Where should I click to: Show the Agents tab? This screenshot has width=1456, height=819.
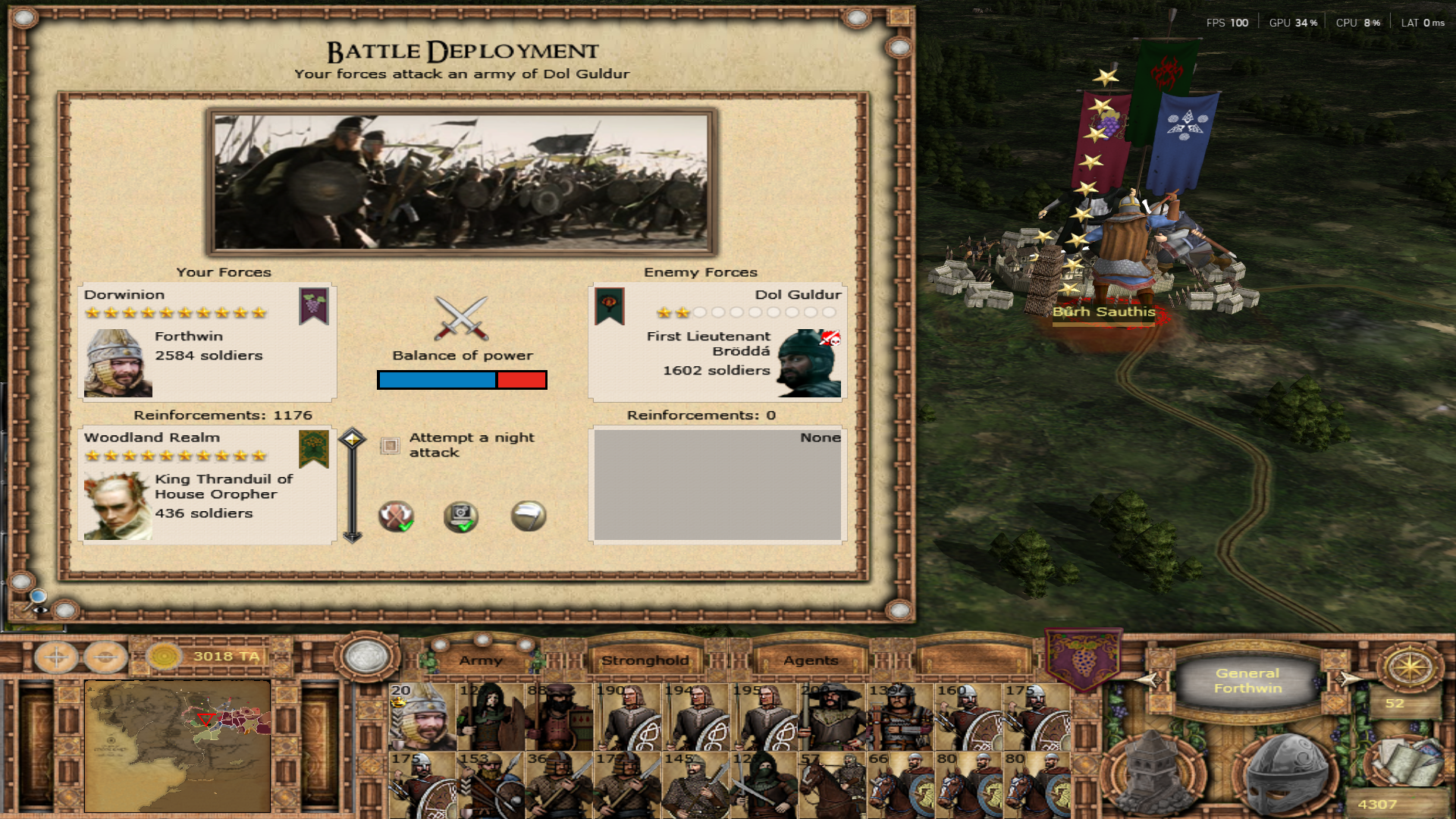click(811, 660)
